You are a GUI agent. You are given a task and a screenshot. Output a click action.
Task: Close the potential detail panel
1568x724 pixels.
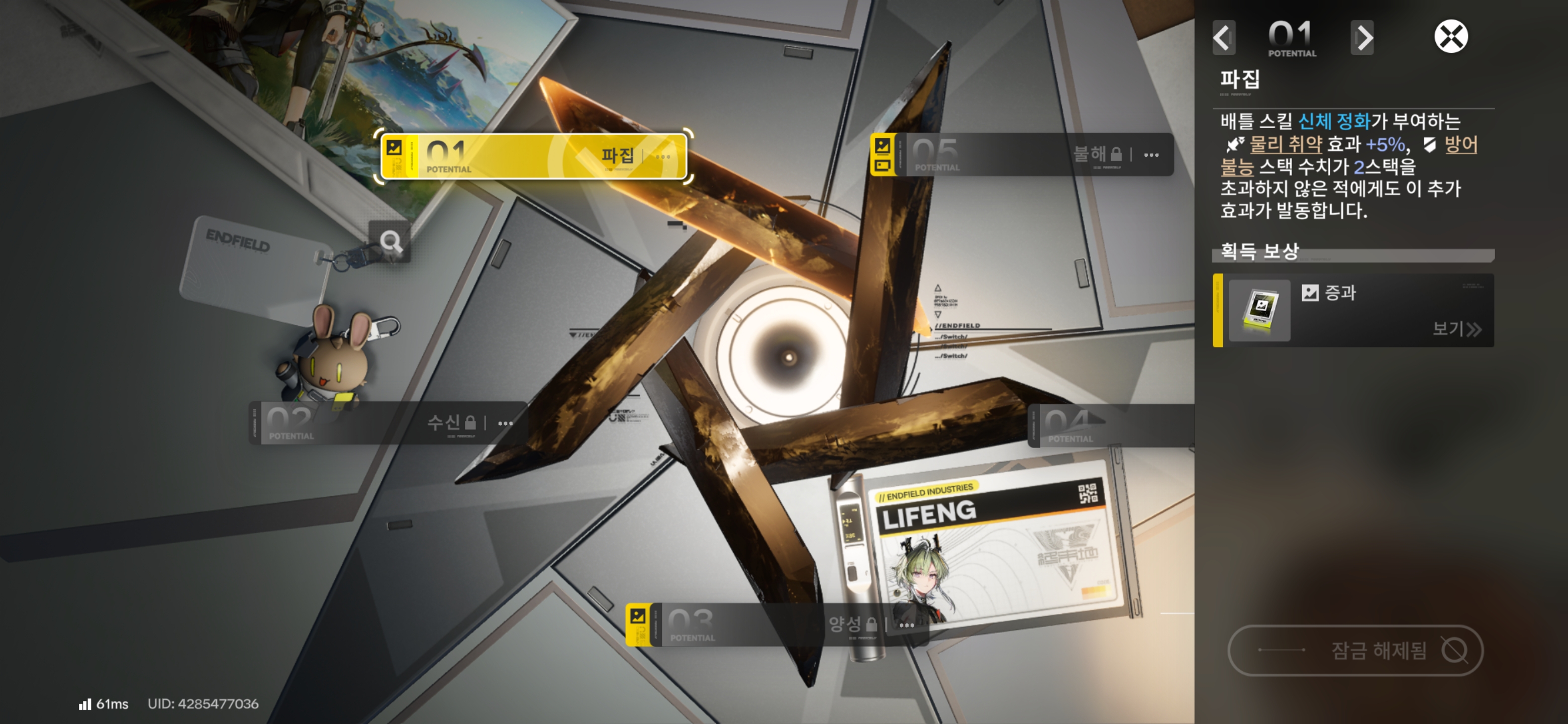click(x=1450, y=37)
